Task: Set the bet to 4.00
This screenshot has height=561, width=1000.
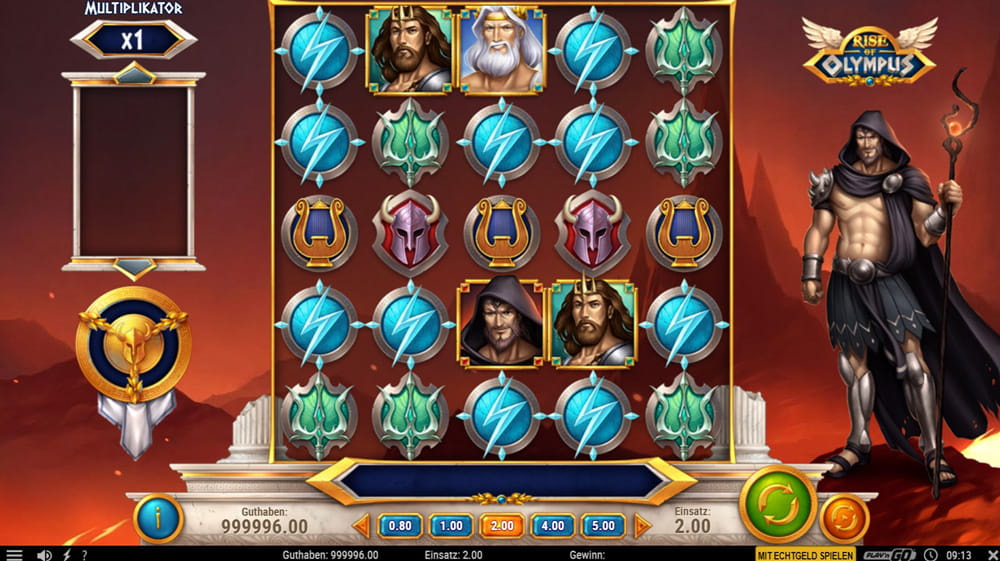Action: click(x=553, y=525)
